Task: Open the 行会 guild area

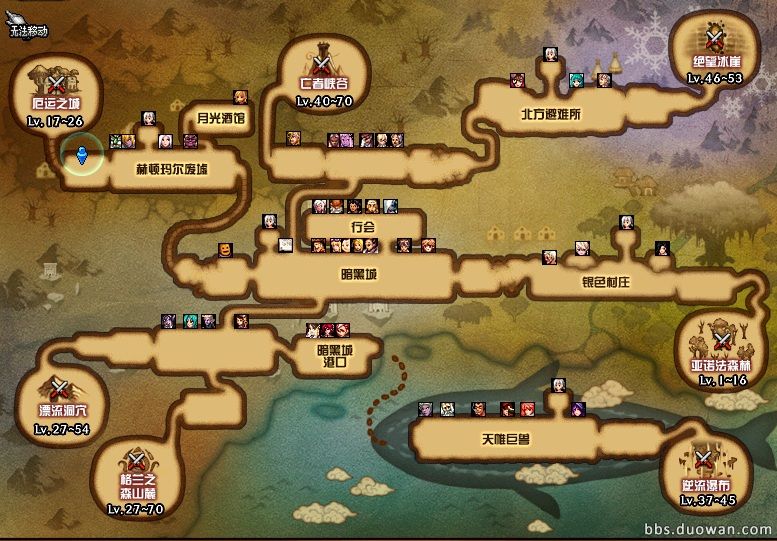Action: click(362, 227)
